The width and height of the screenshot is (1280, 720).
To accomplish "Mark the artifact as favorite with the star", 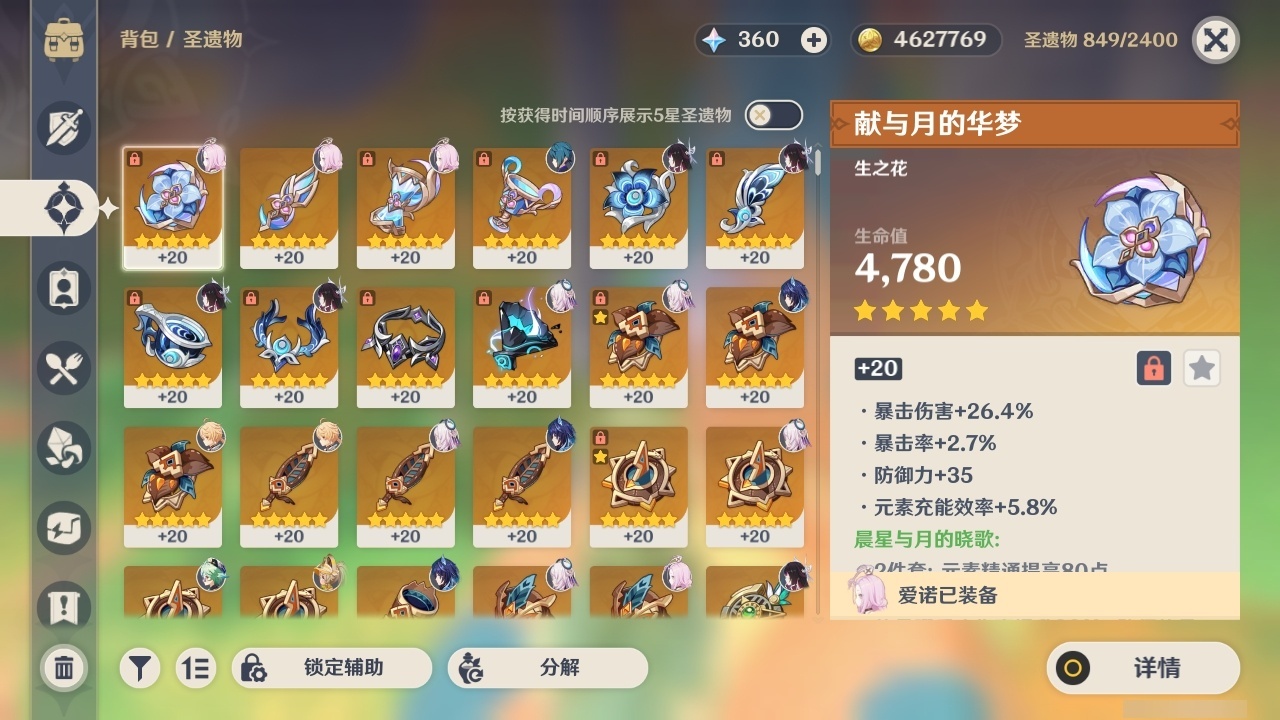I will point(1201,368).
